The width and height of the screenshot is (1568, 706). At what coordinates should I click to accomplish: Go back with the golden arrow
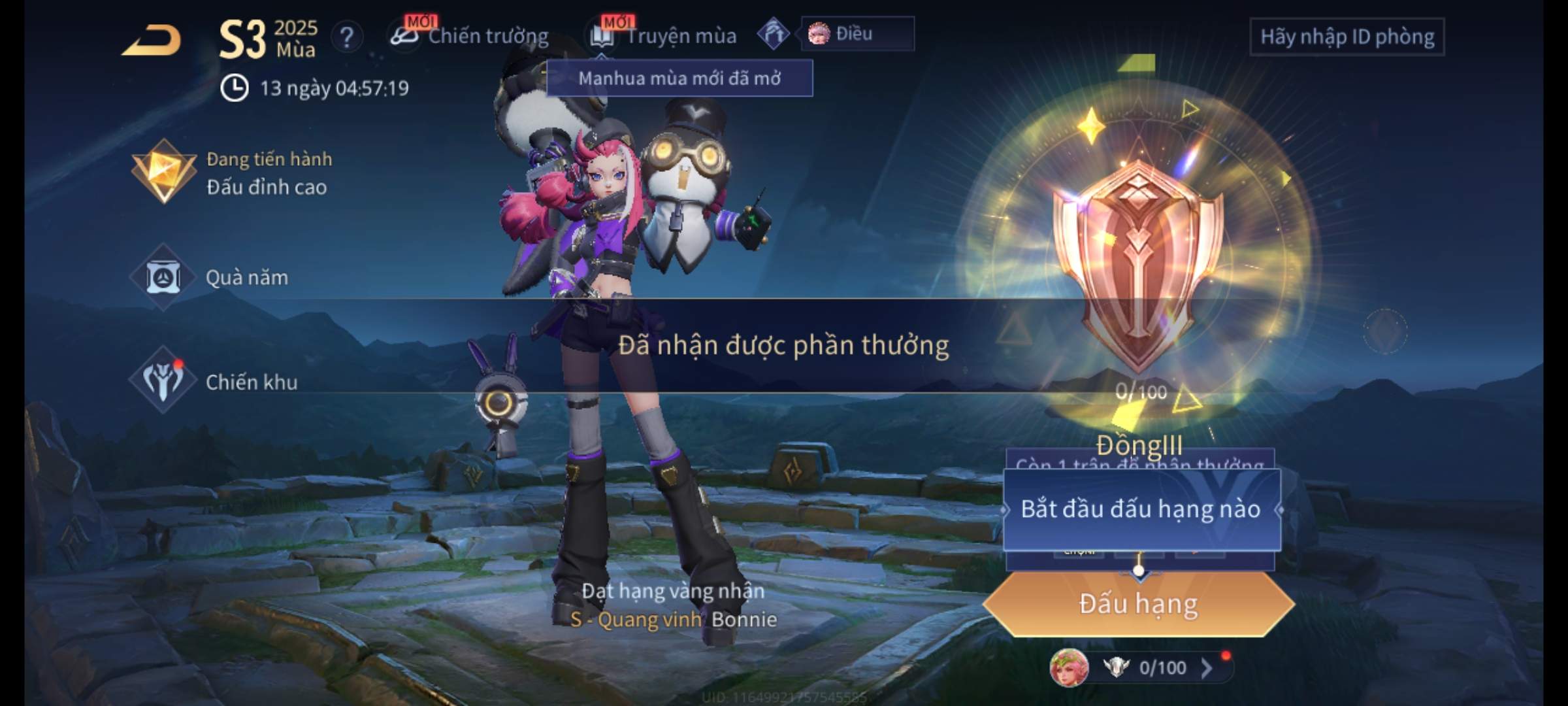coord(152,41)
